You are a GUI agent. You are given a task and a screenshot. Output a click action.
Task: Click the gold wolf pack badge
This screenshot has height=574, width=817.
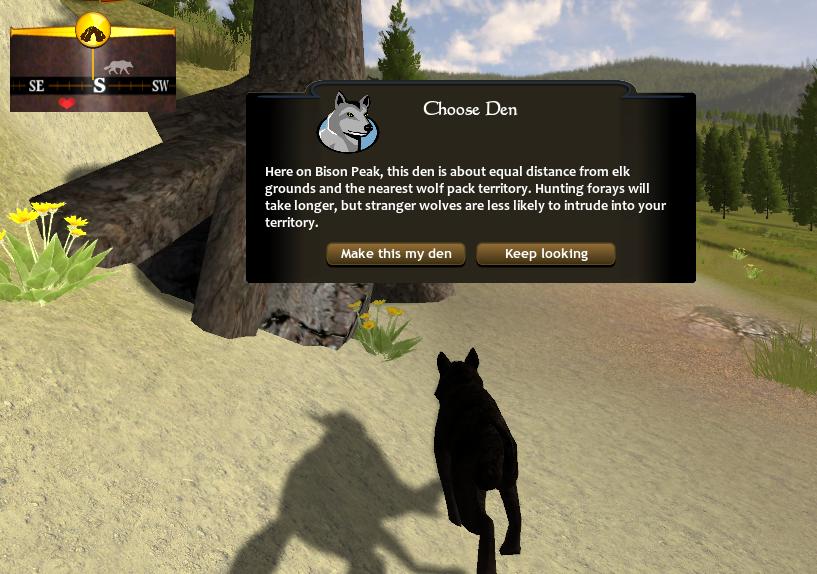(x=93, y=30)
